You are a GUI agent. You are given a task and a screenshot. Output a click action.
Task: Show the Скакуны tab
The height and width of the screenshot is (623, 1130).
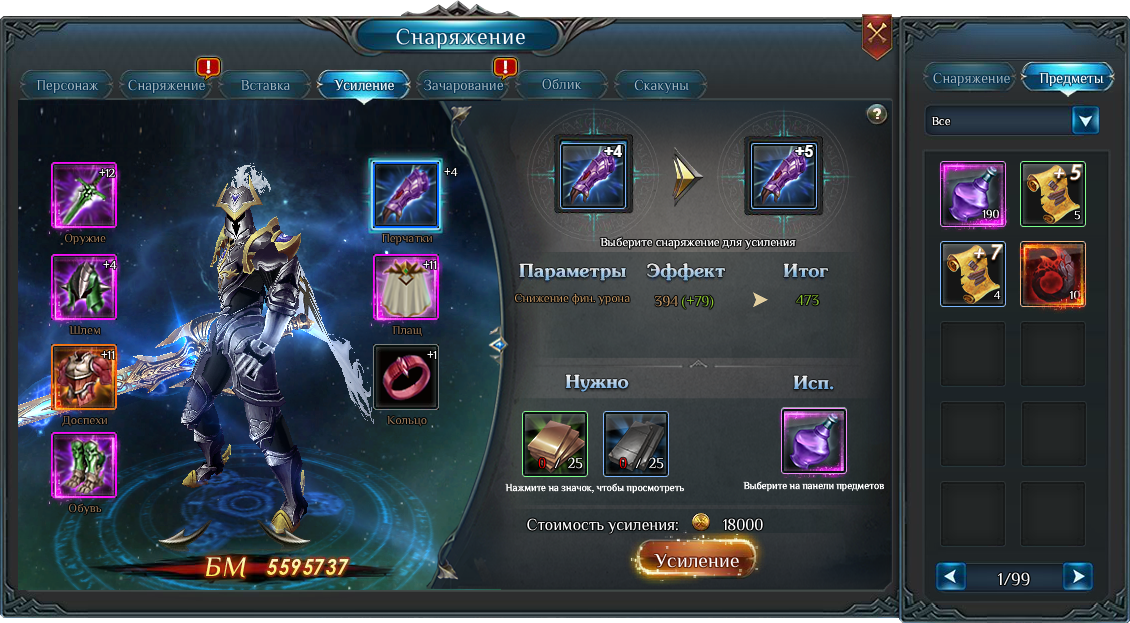(661, 86)
